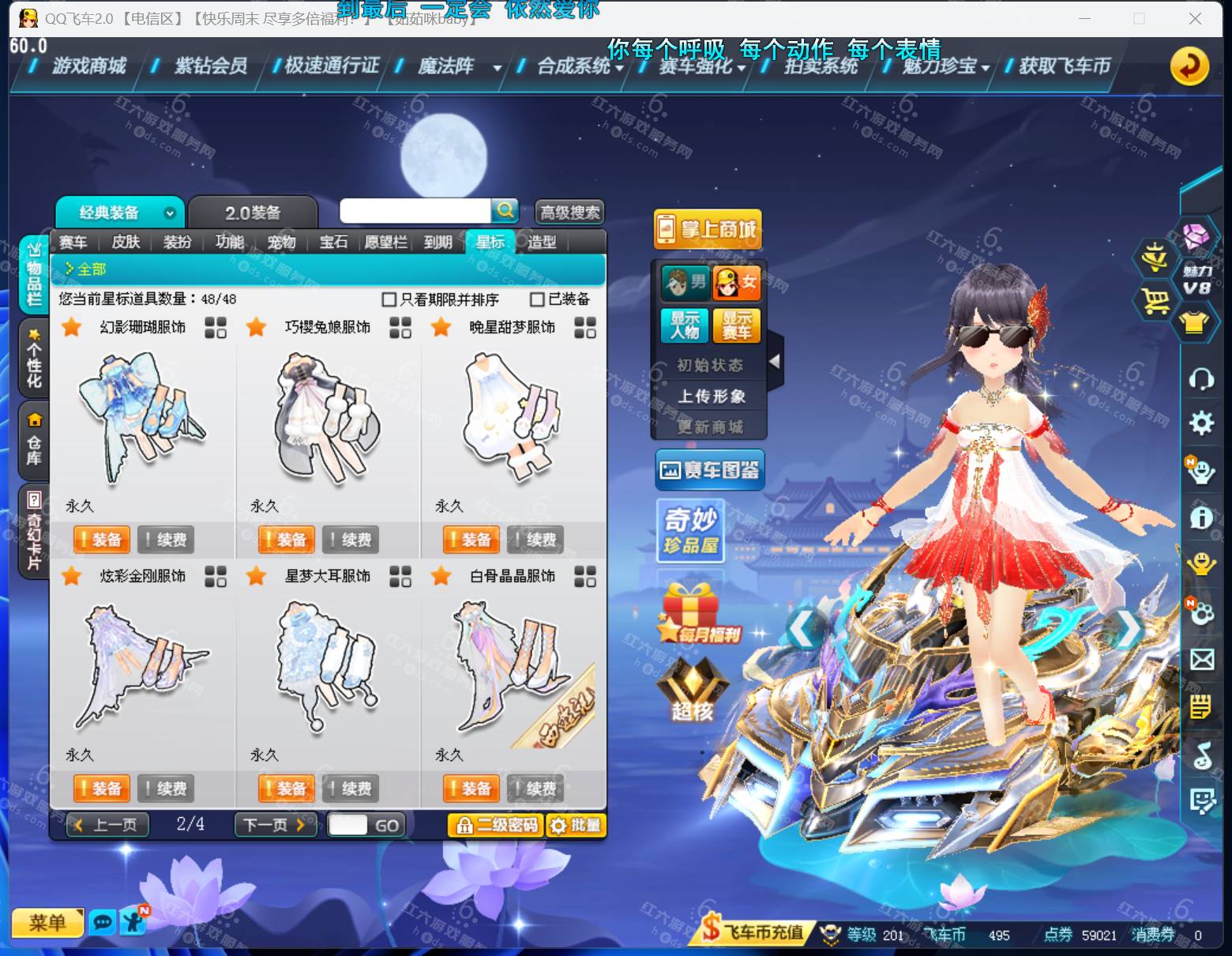Open the 经典装备 dropdown chevron

pyautogui.click(x=168, y=213)
